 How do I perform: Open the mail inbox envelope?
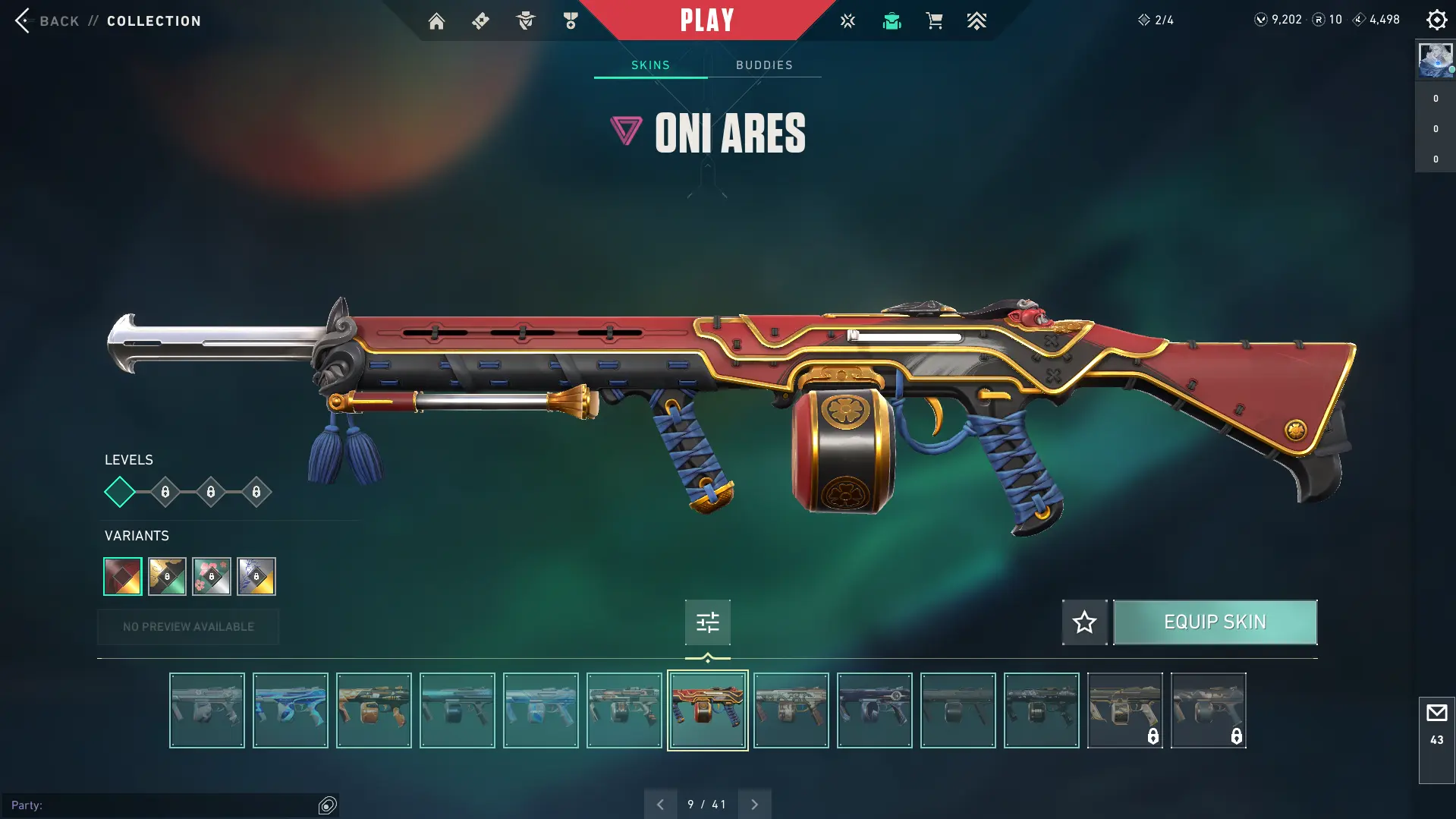(x=1436, y=713)
